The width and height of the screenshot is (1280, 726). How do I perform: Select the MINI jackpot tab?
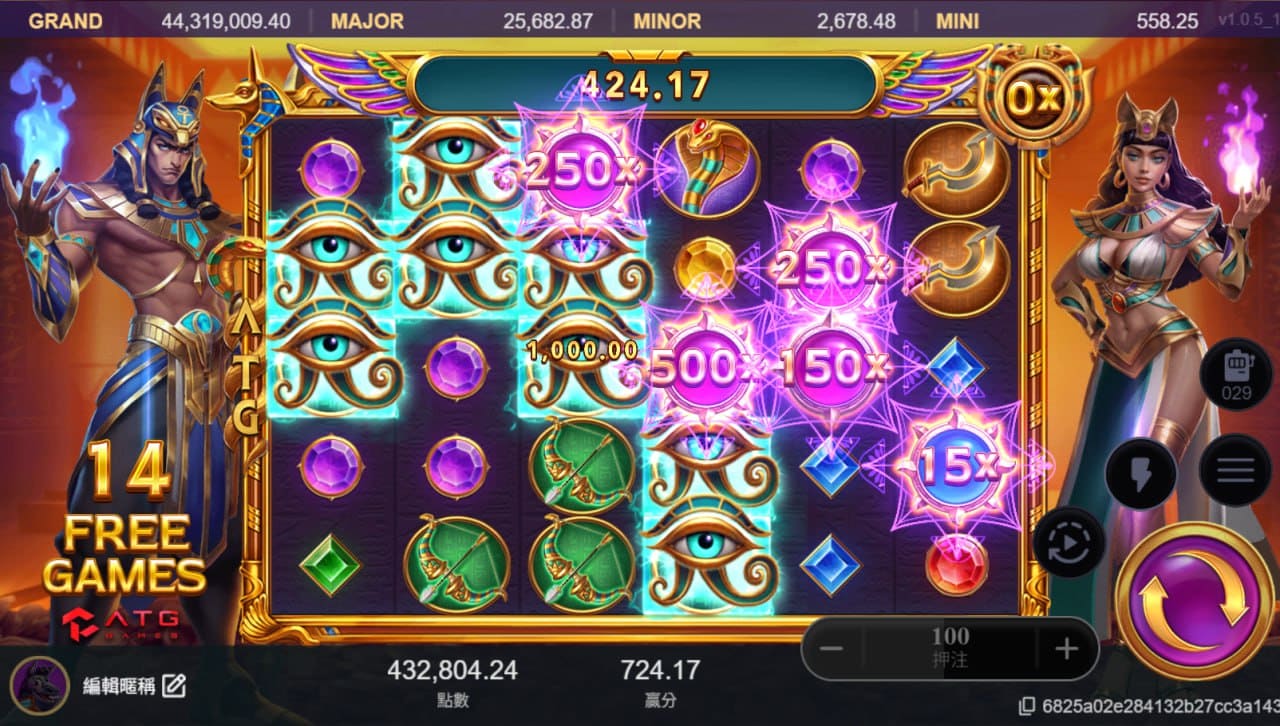click(x=956, y=20)
